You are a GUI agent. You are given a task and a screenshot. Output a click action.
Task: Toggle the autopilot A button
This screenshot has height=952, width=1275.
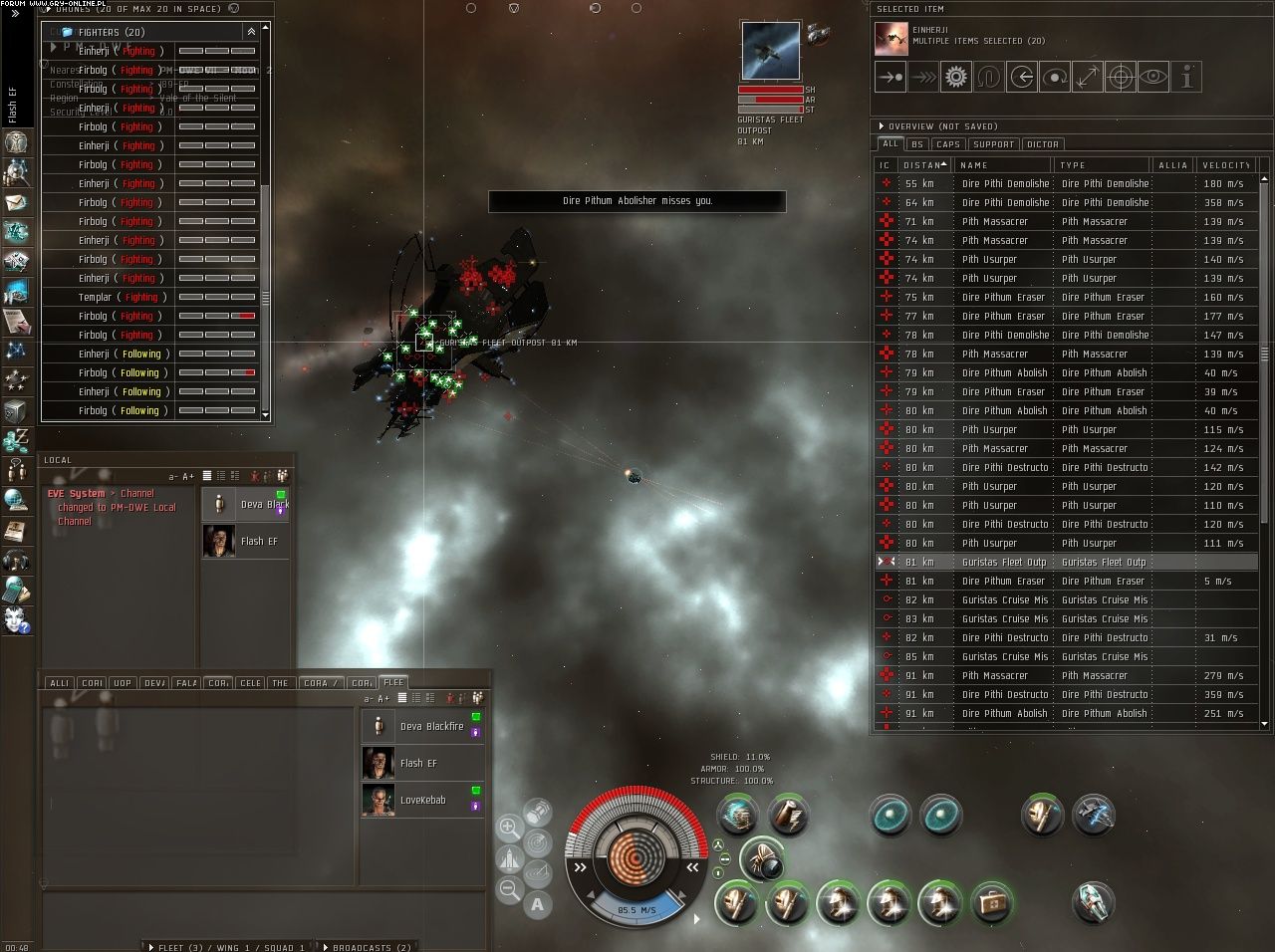tap(538, 904)
